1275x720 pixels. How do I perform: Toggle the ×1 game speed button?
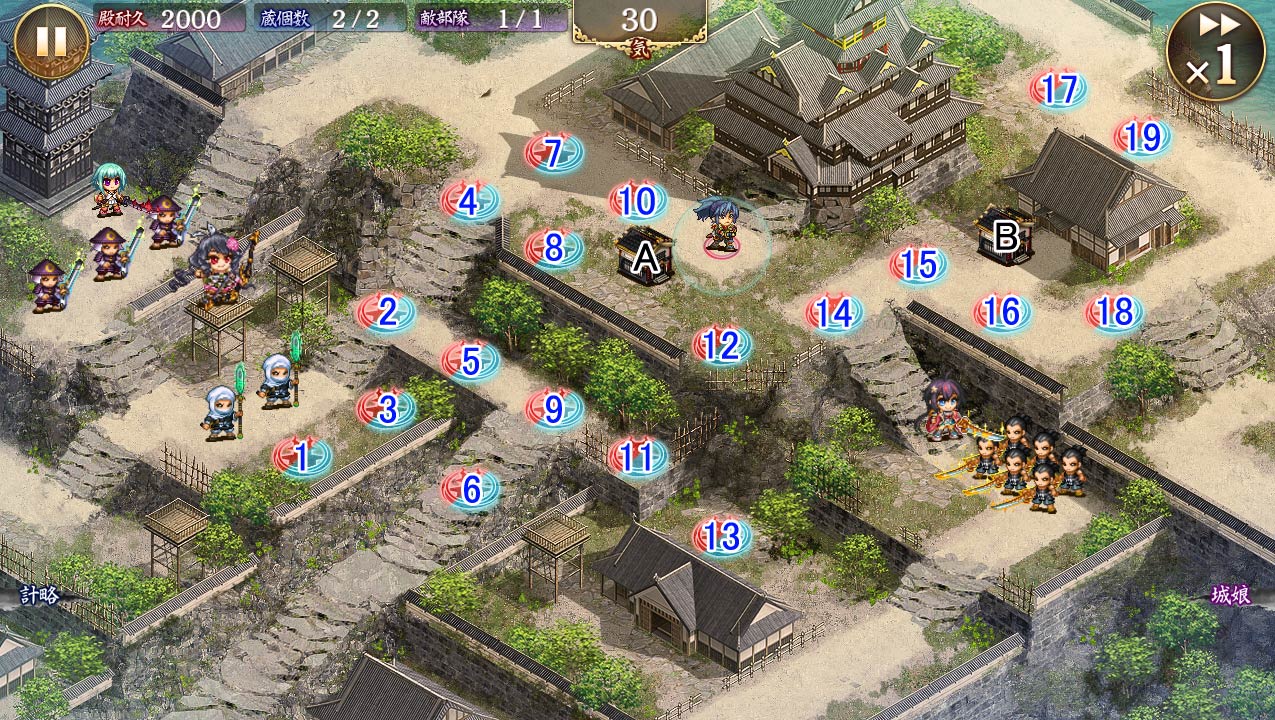[1215, 51]
